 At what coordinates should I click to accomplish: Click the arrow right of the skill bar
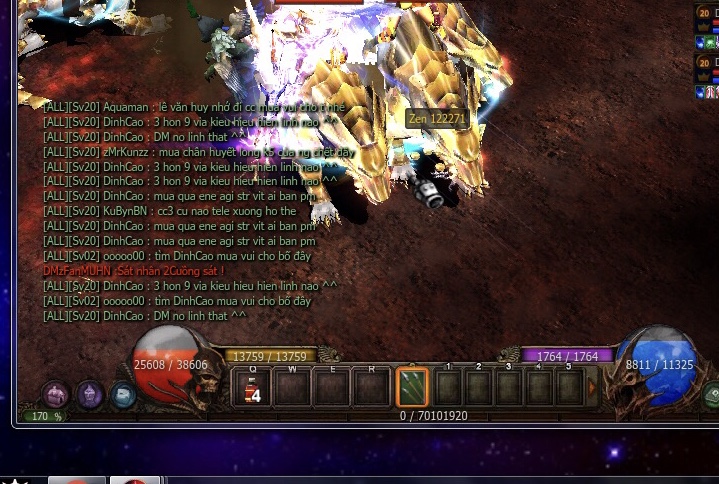[x=592, y=387]
